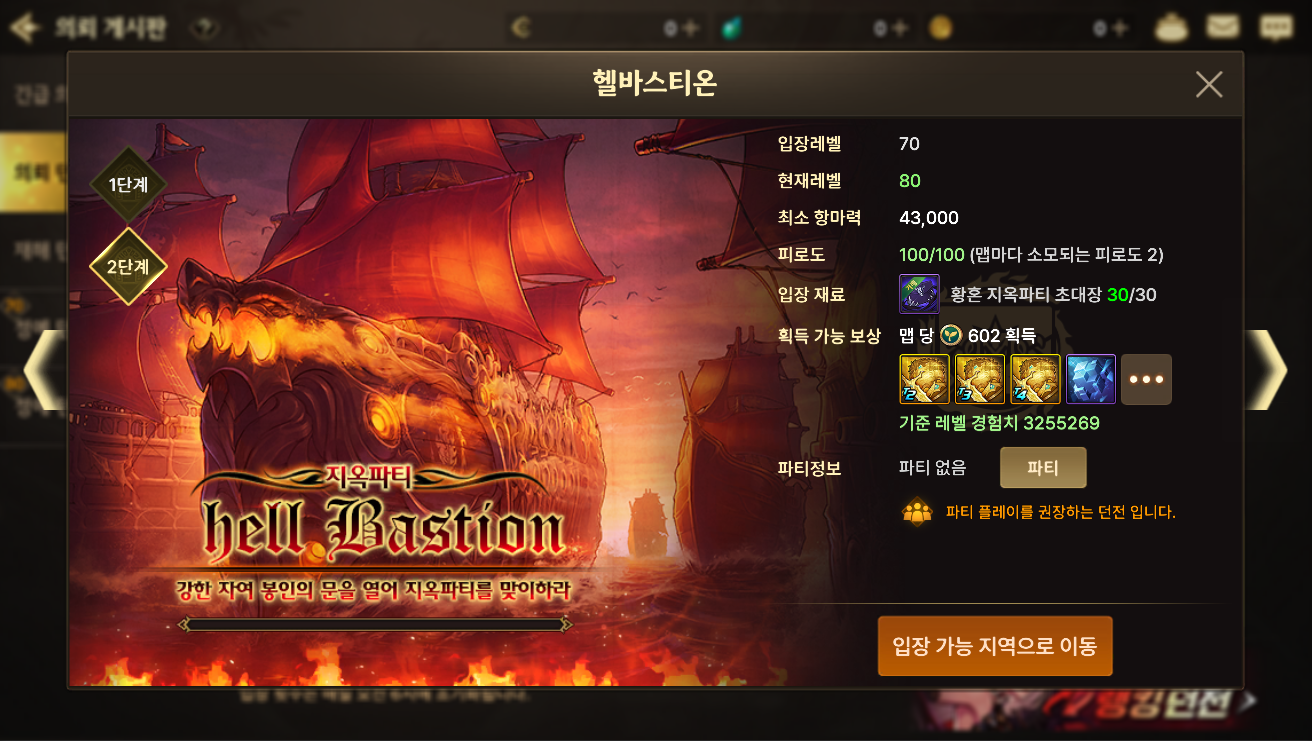1312x741 pixels.
Task: Click the 입장 가능 지역으로 이동 button
Action: tap(994, 646)
